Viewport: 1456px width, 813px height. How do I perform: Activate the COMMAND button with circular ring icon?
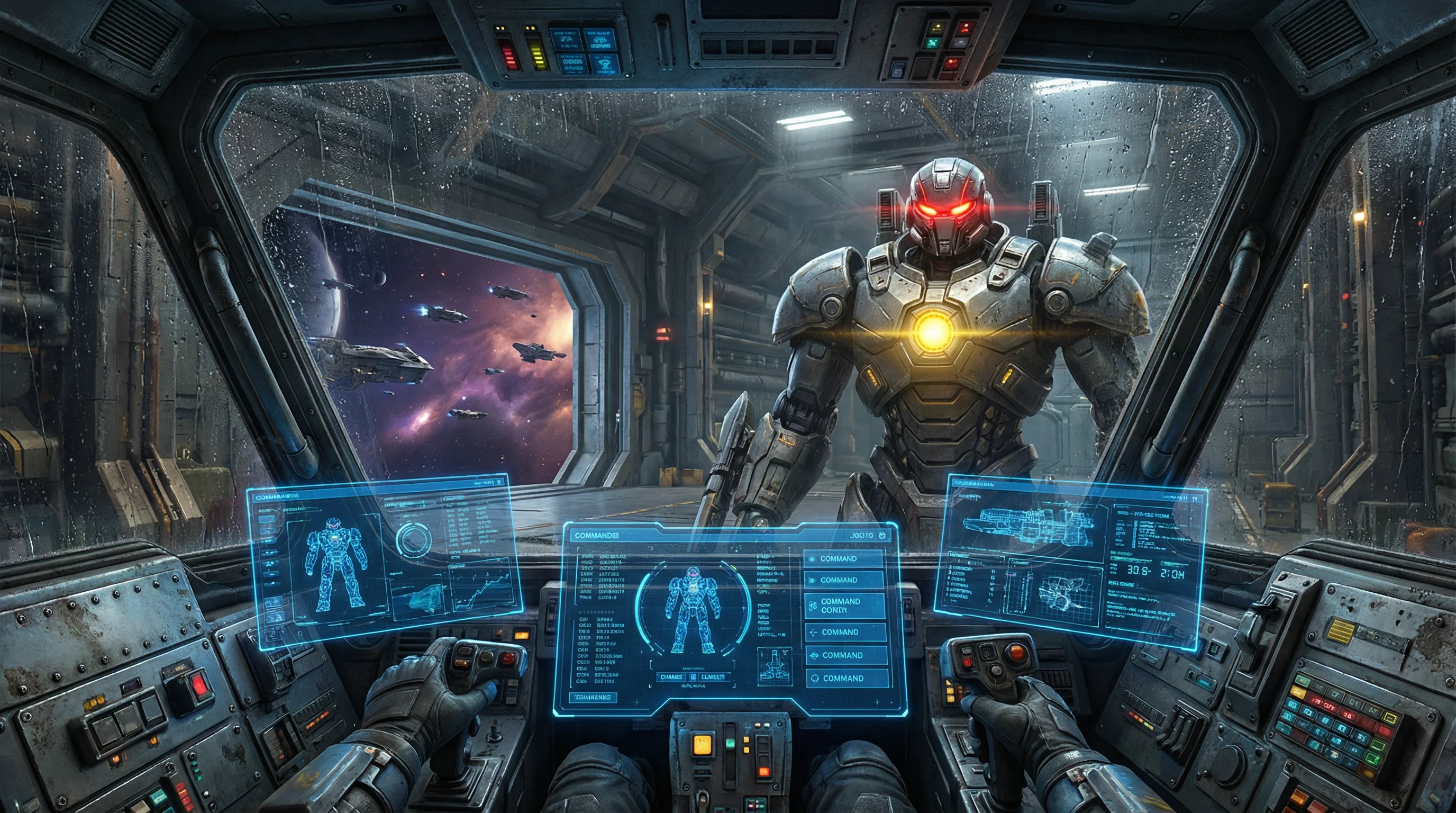845,678
